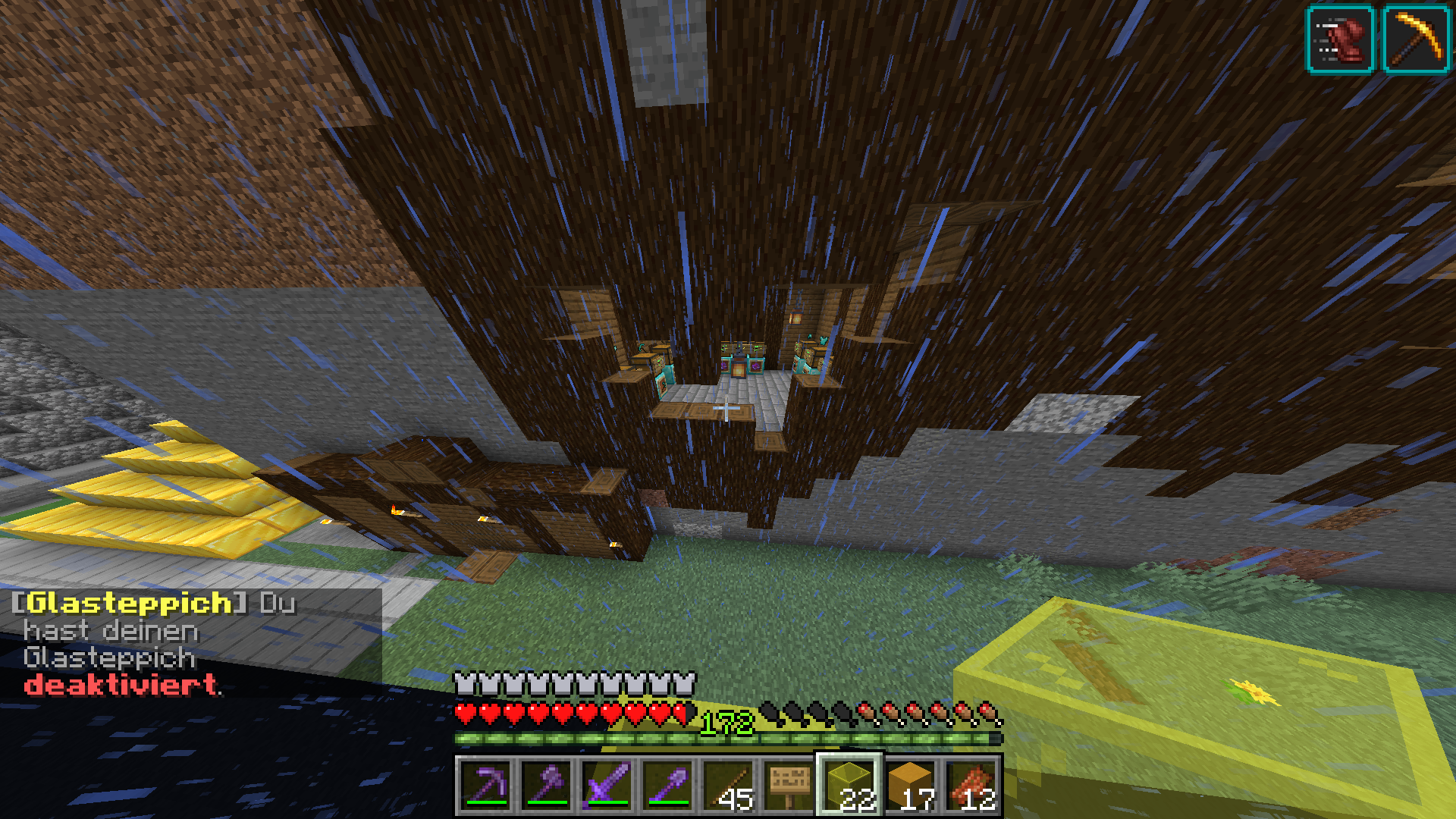
Task: Switch to the netherite shovel slot
Action: (x=668, y=785)
